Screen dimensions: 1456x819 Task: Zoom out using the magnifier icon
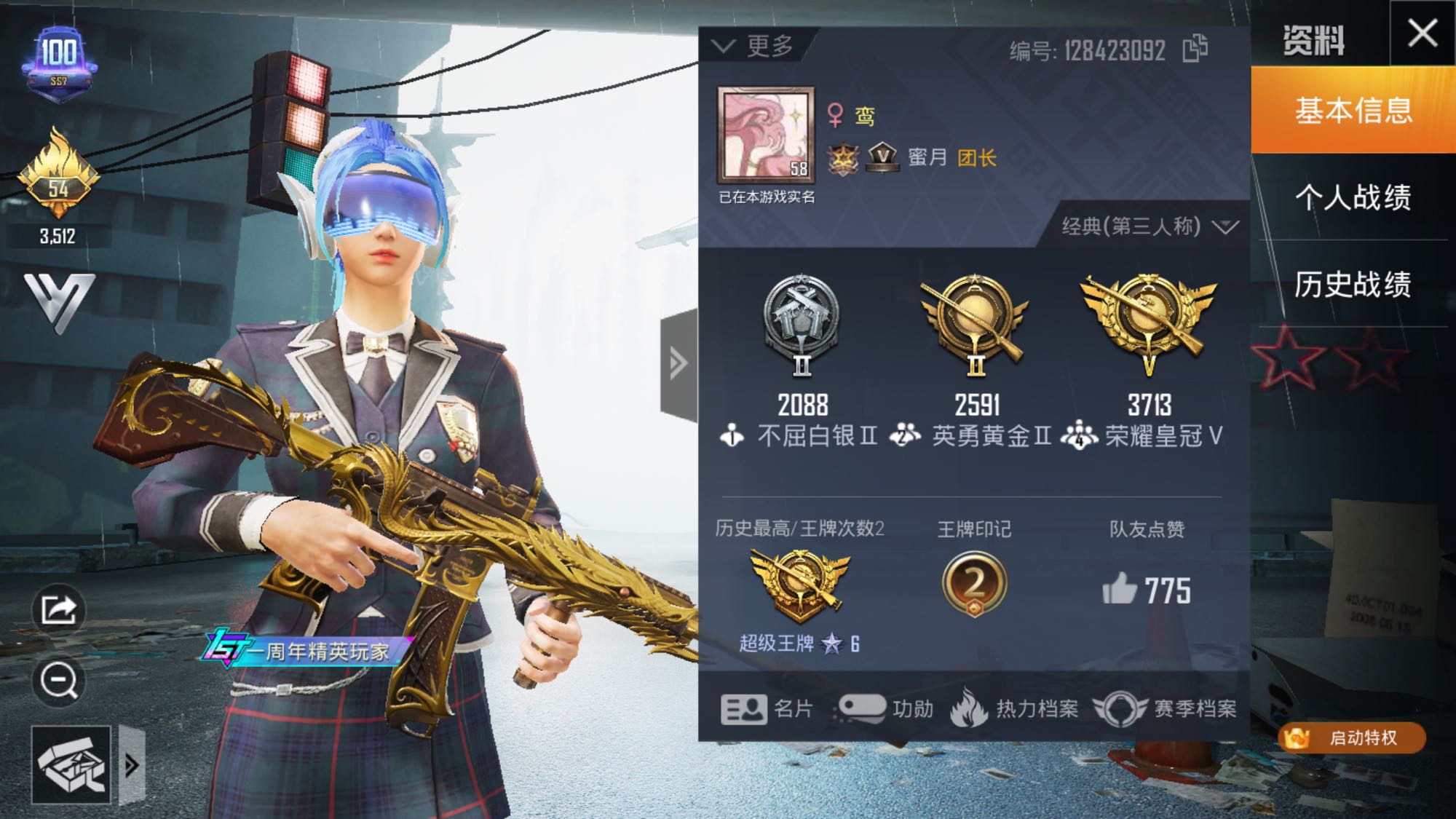(58, 681)
